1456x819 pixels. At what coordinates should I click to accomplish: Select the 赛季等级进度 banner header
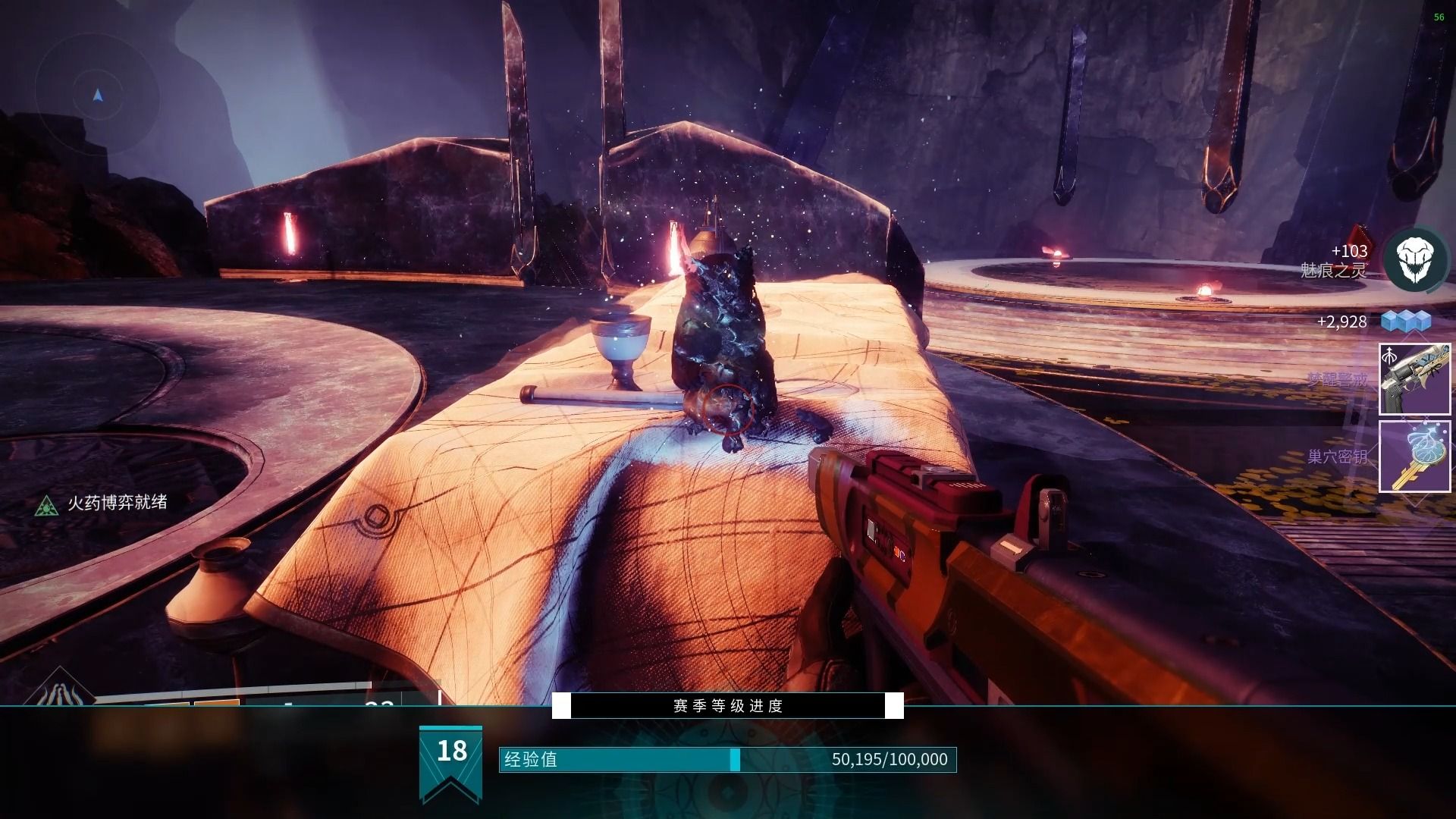(728, 706)
